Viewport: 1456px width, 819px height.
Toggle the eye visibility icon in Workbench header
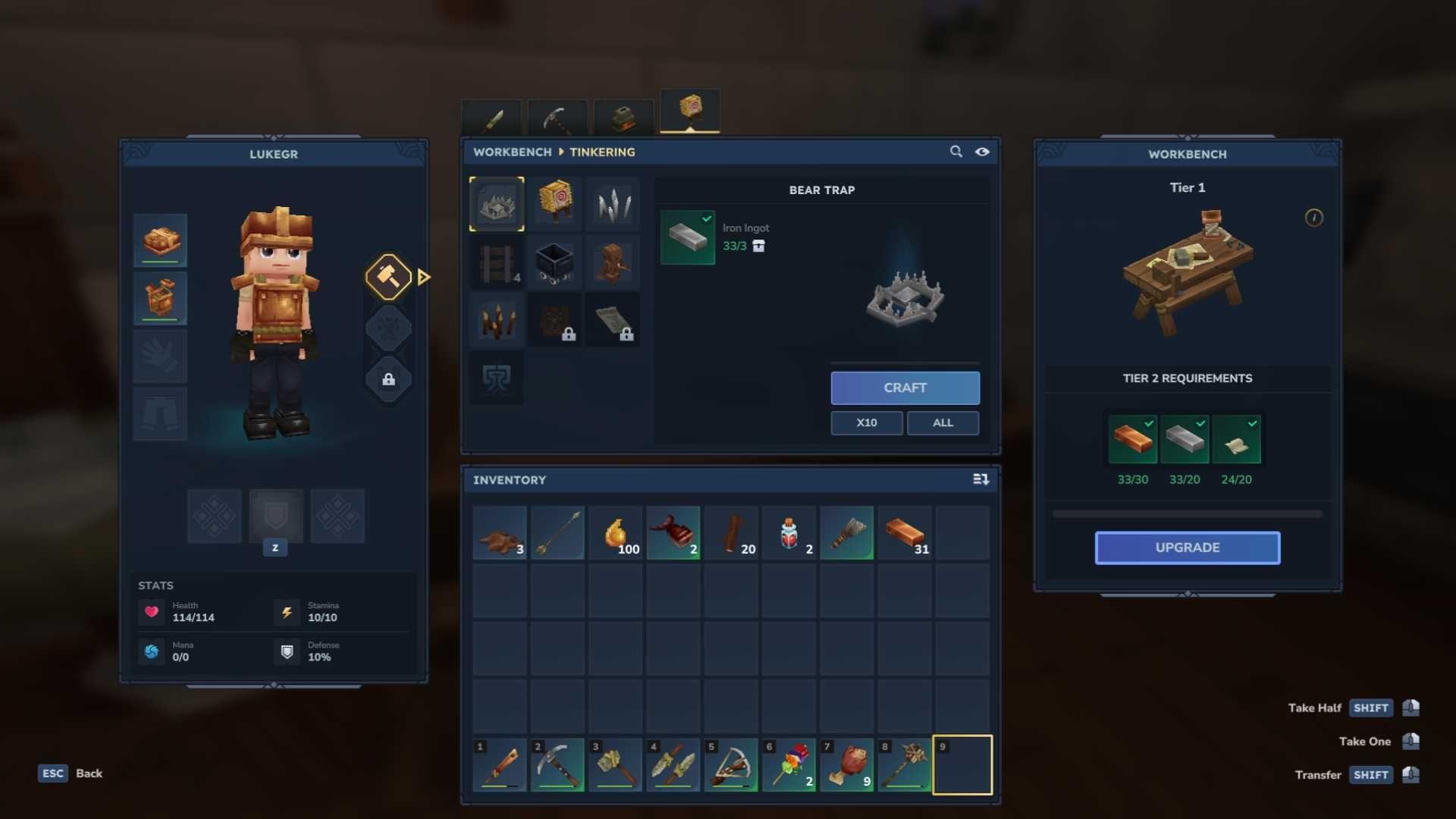tap(983, 152)
